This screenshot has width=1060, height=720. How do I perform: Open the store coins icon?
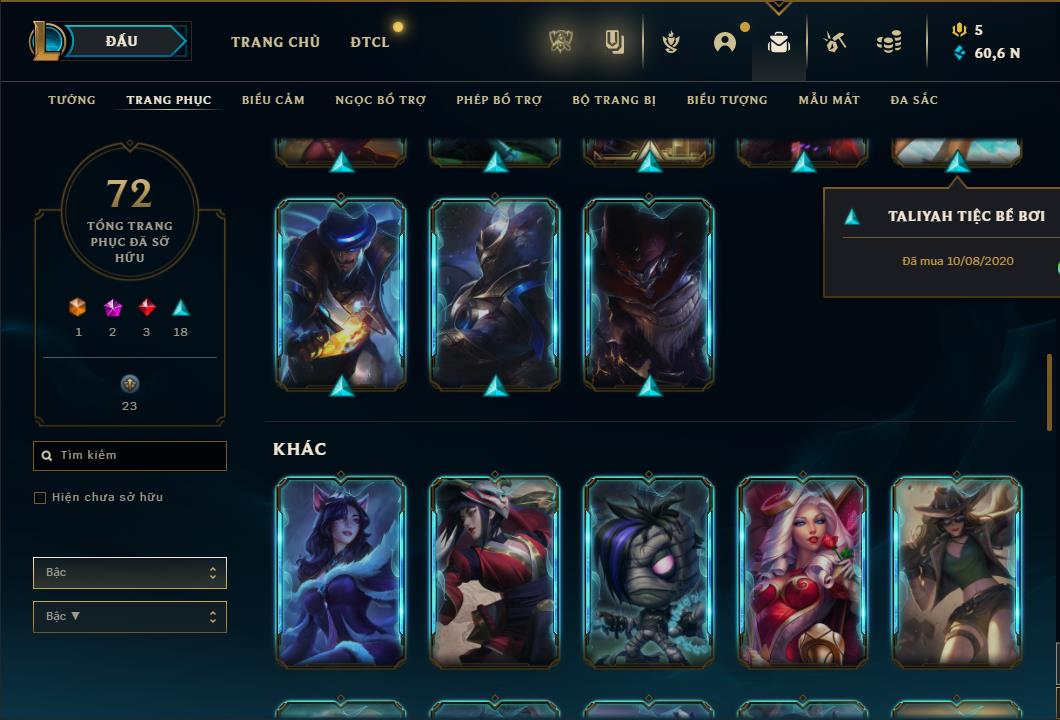(888, 42)
